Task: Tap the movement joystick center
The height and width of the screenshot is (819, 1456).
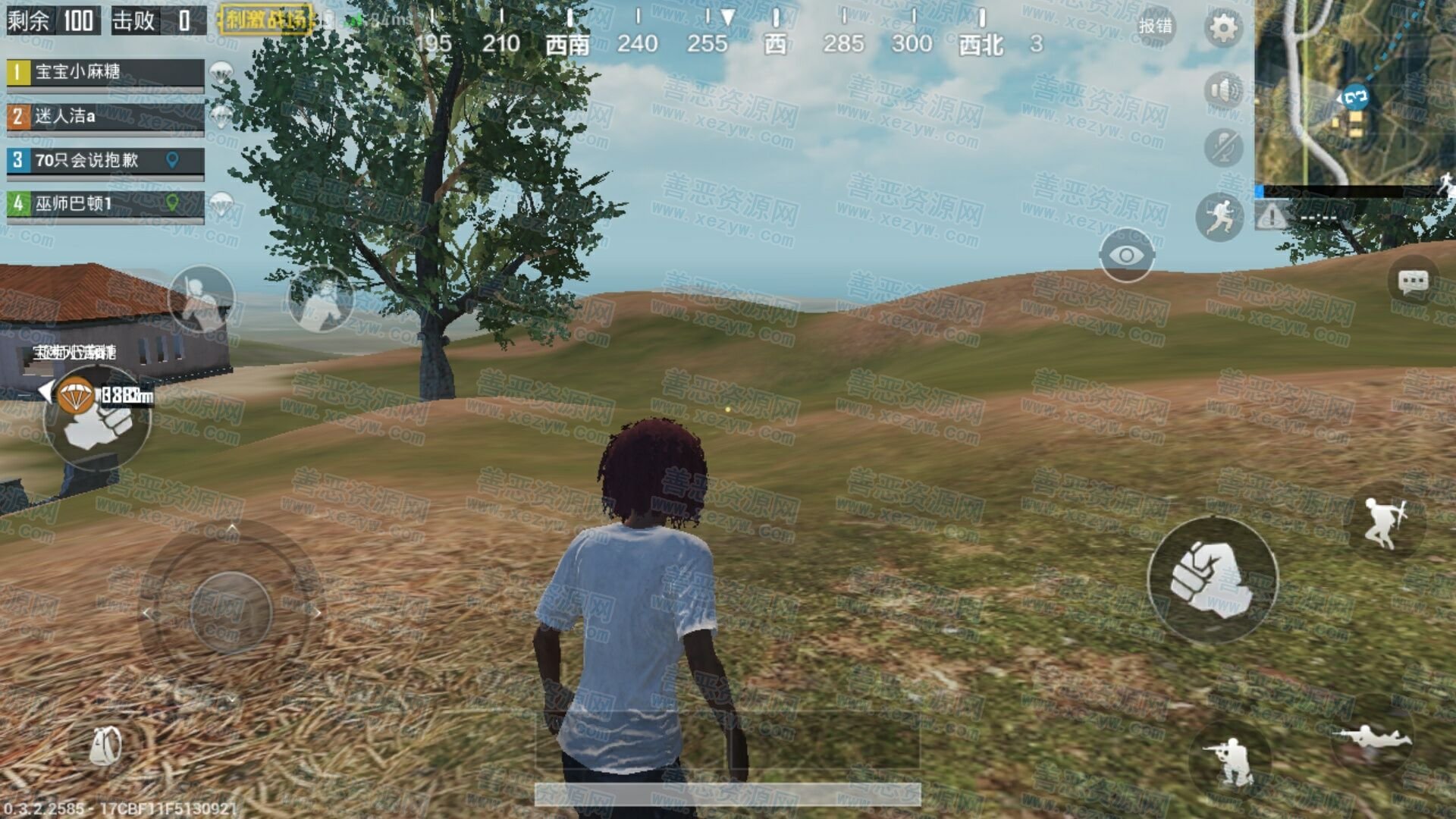Action: (231, 611)
